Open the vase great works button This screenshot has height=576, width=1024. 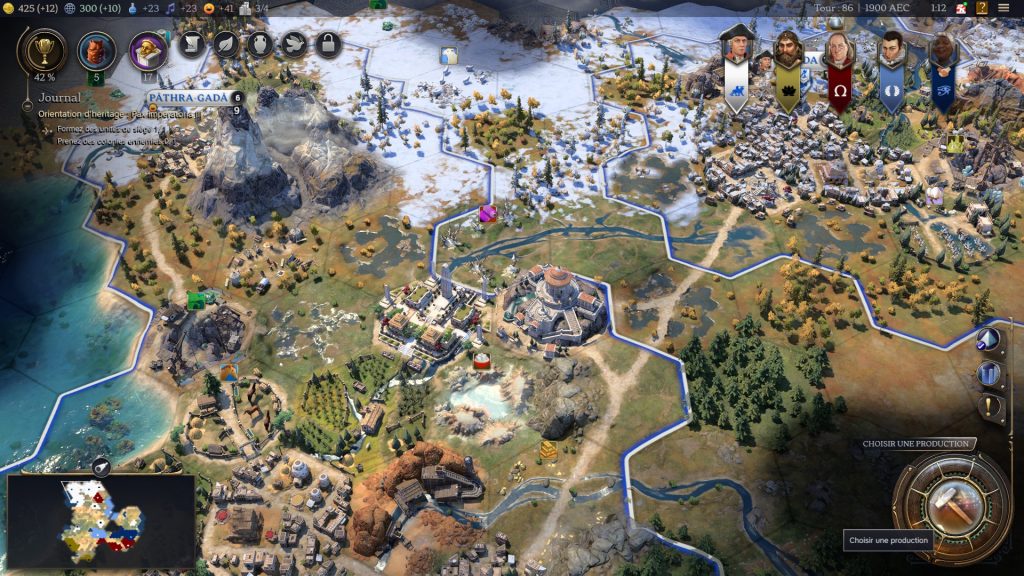260,44
